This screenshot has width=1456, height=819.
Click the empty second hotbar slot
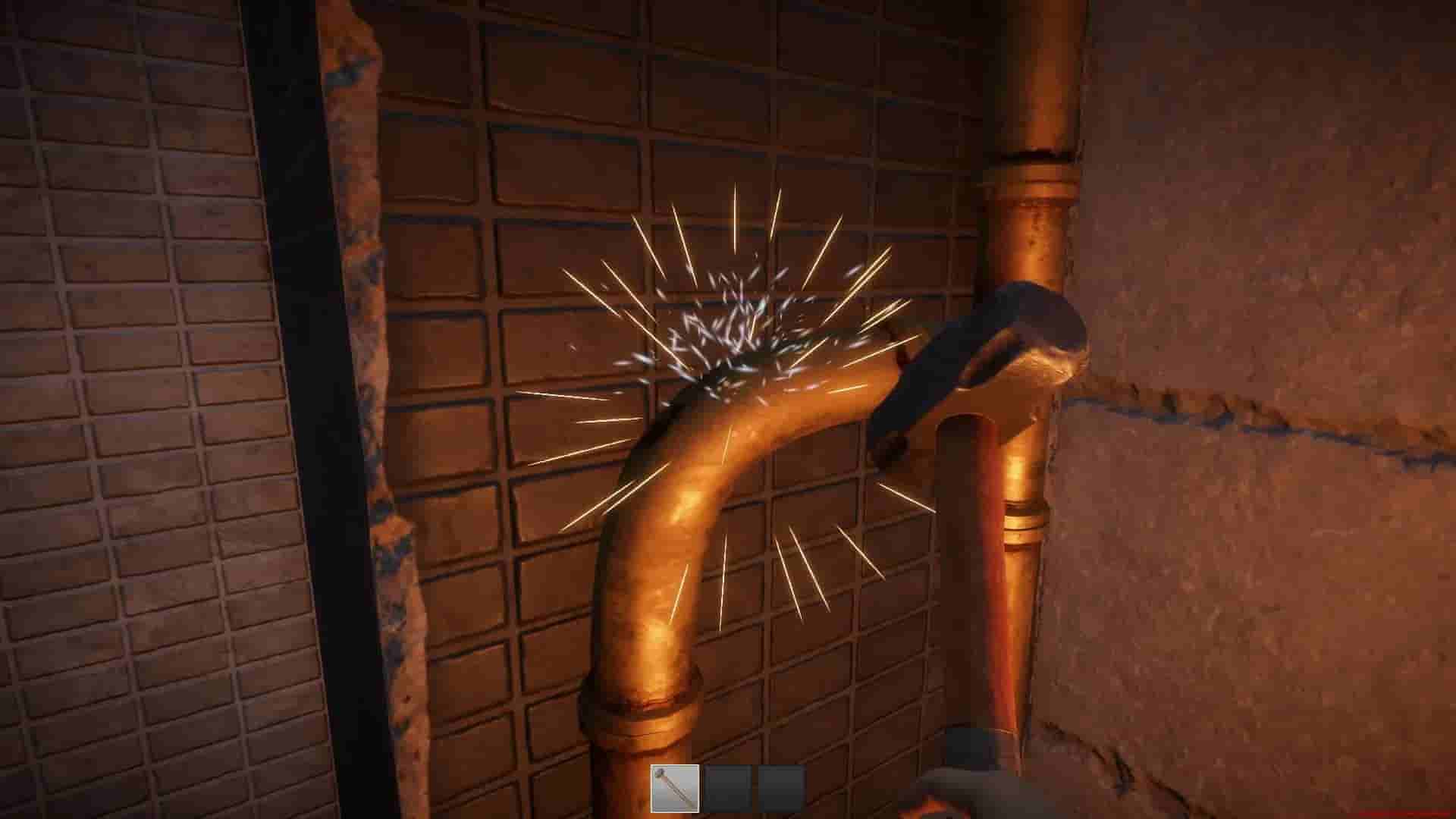(728, 790)
